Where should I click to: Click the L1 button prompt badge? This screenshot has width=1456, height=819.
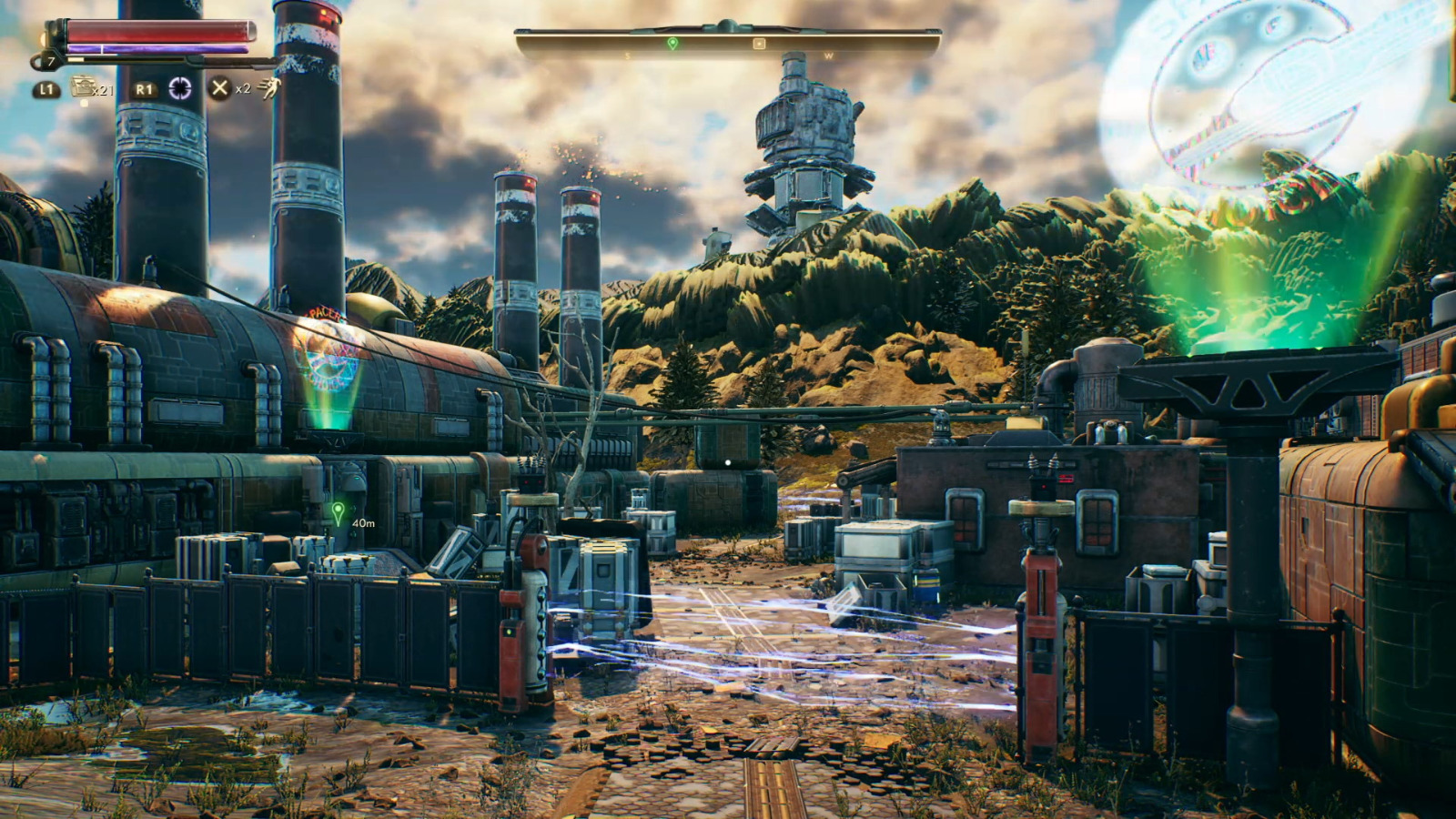tap(45, 88)
